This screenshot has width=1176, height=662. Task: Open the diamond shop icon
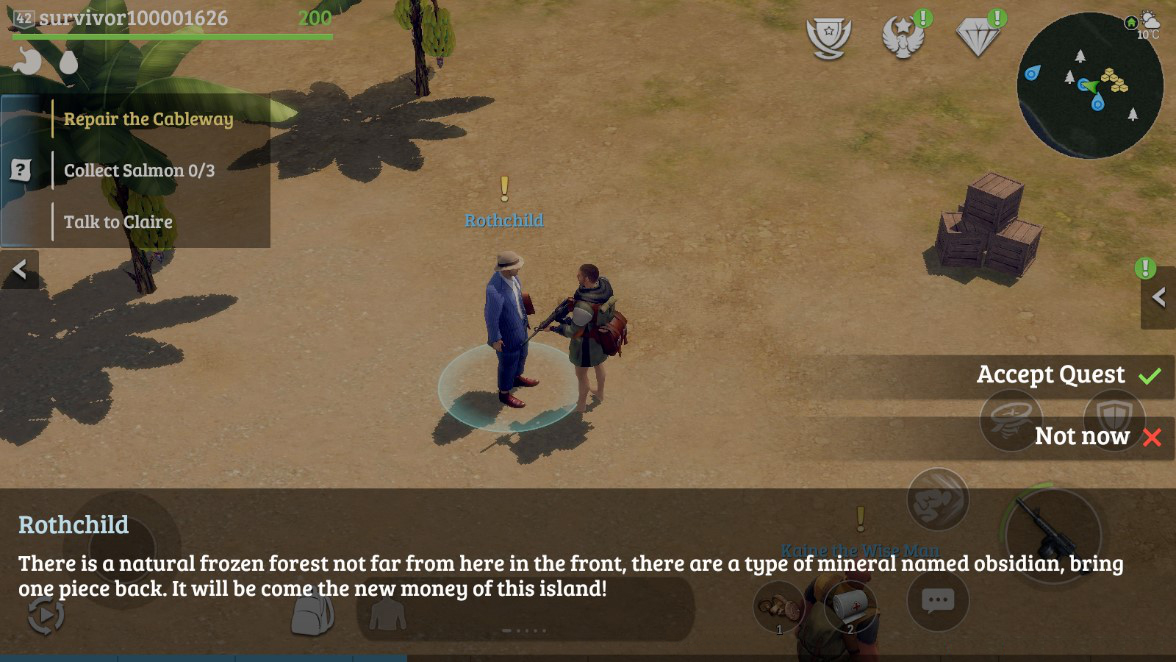pos(978,38)
